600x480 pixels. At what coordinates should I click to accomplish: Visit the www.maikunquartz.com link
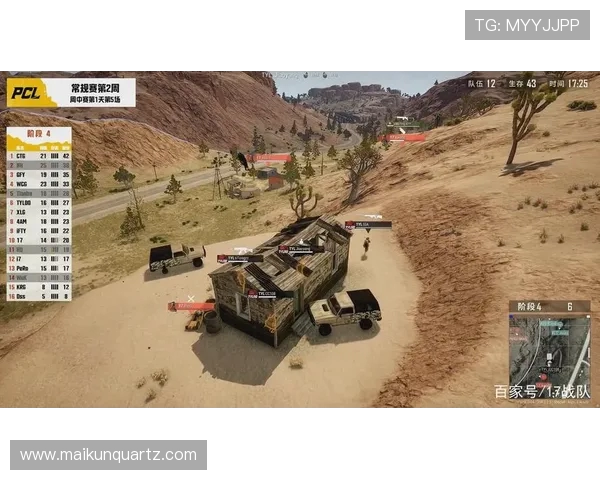click(x=108, y=454)
